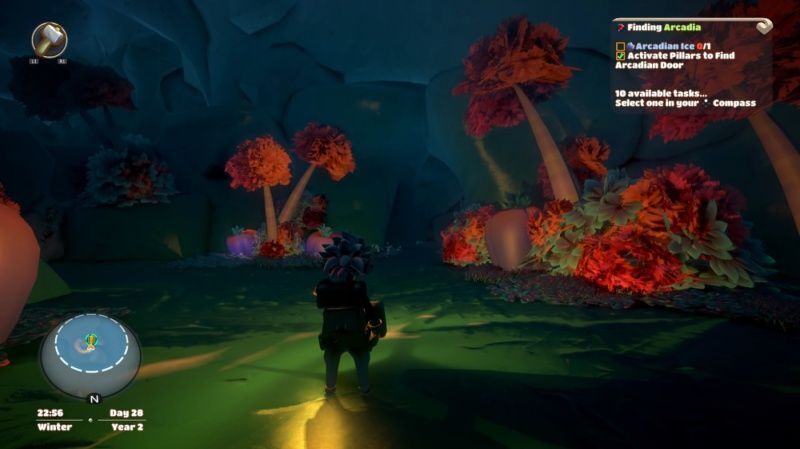Click the Activate Pillars objective checkbox

[621, 56]
